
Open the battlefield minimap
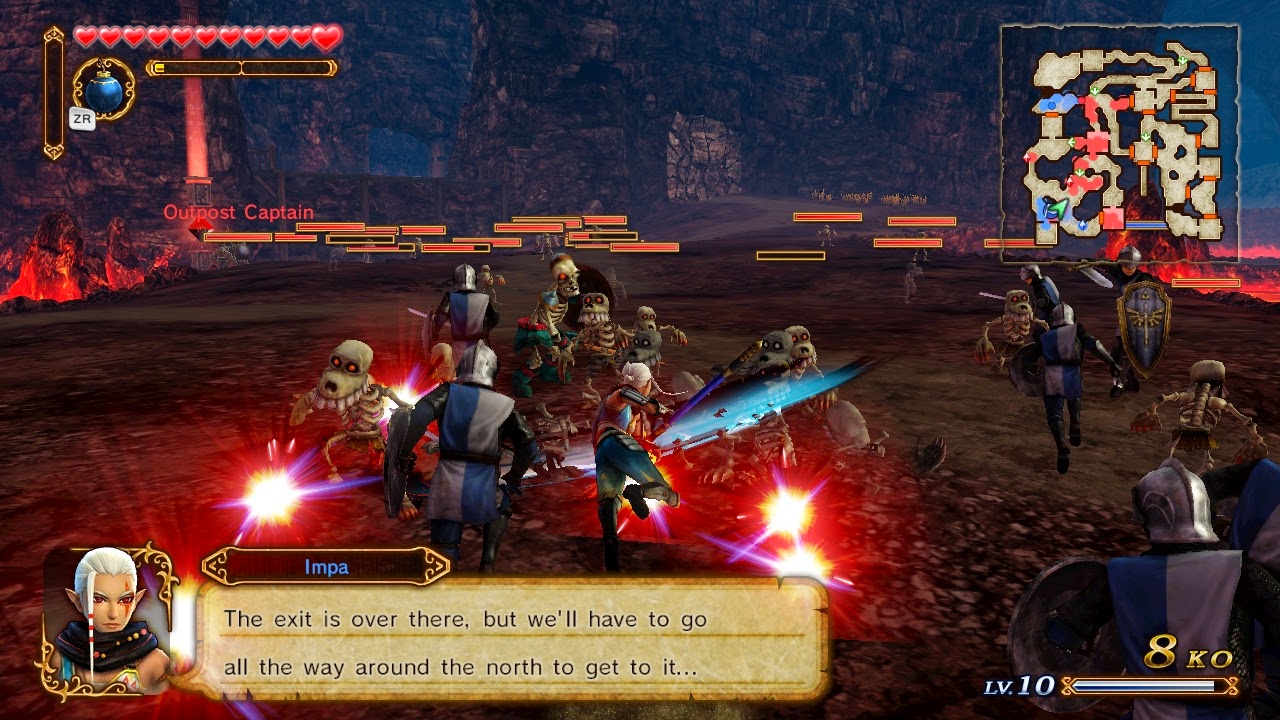point(1120,143)
